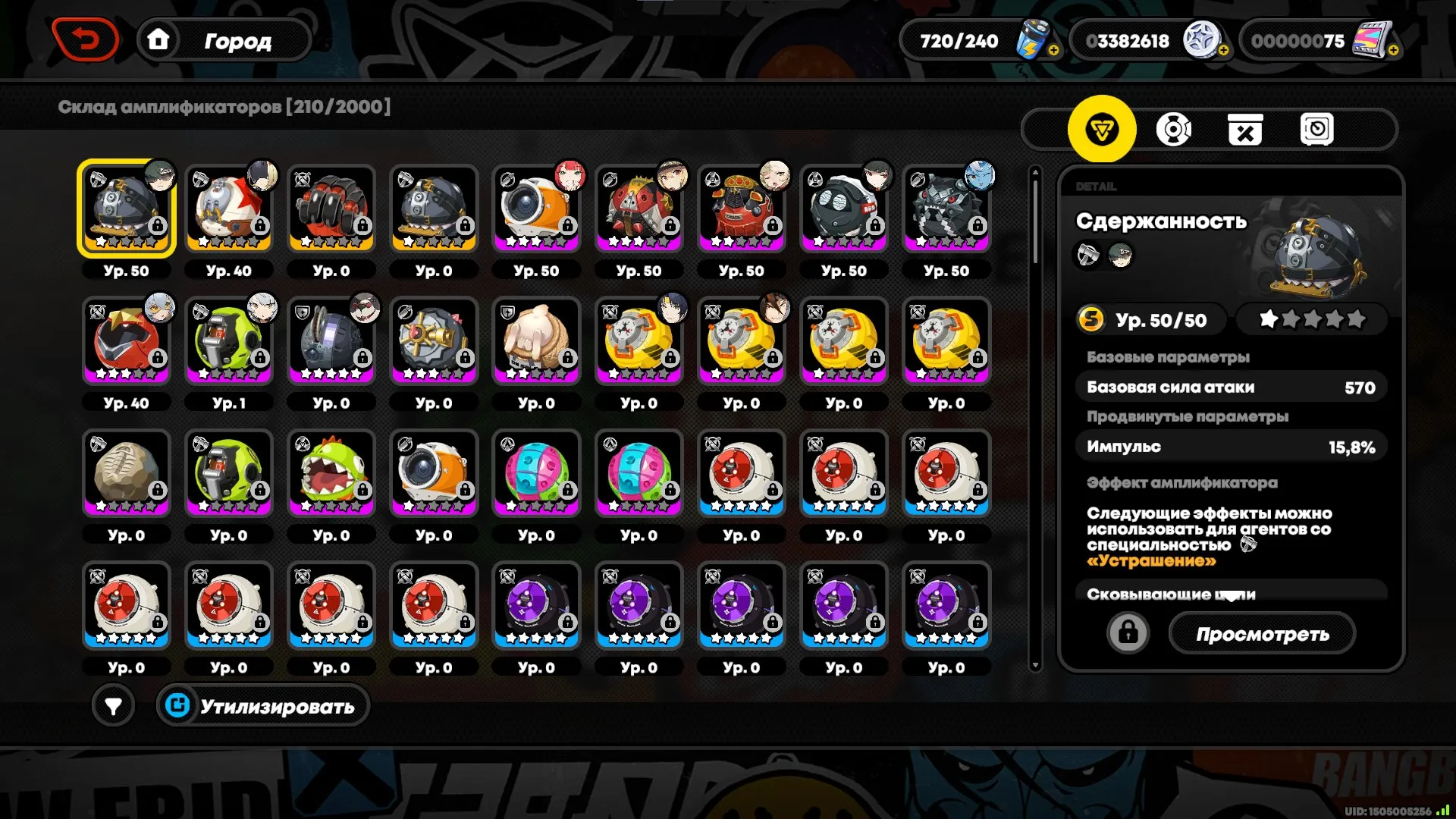Image resolution: width=1456 pixels, height=819 pixels.
Task: Toggle the lock icon beside Просмотреть
Action: (x=1128, y=632)
